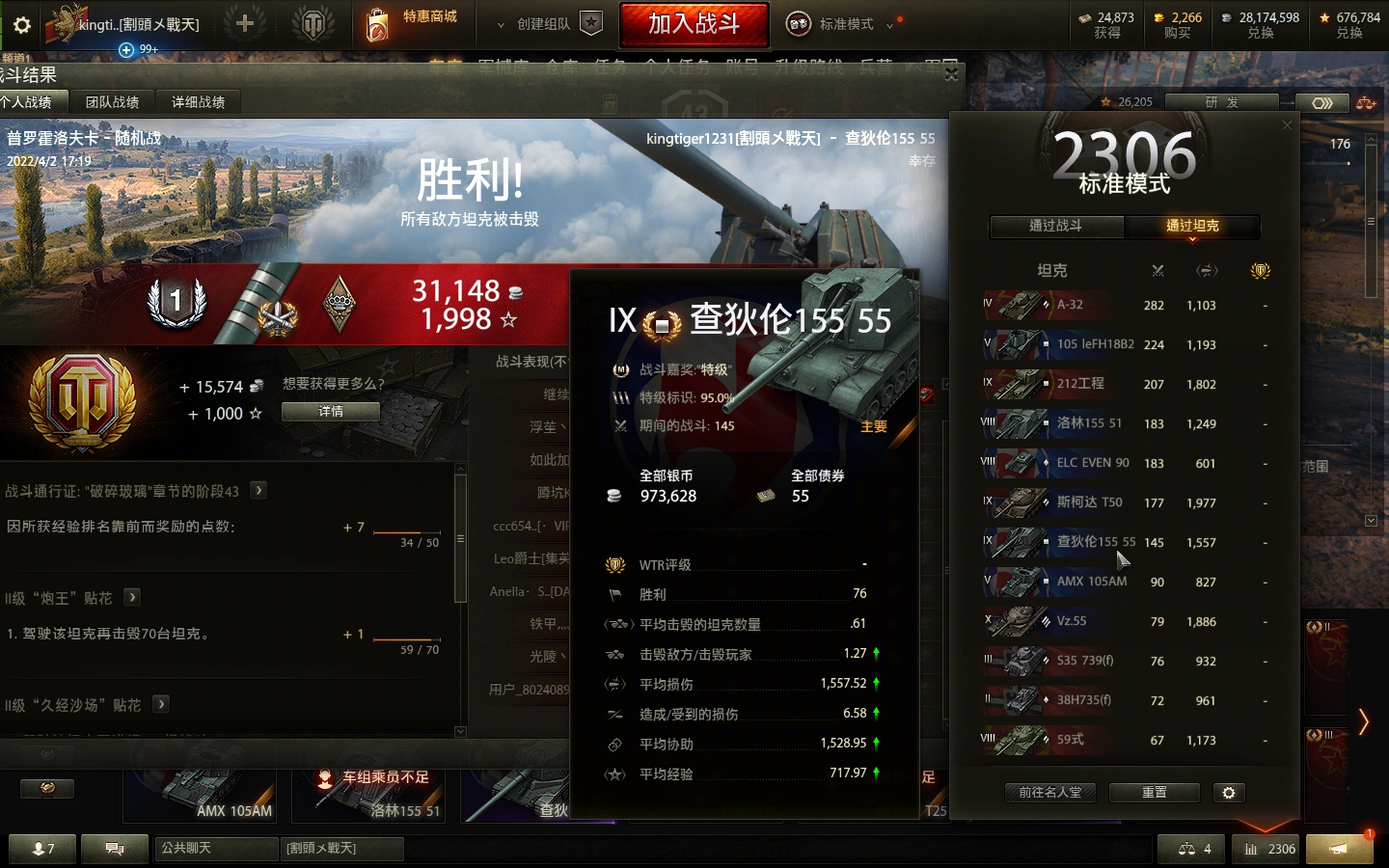Screen dimensions: 1389x868
Task: Click the red 加入战斗 battle button
Action: click(x=694, y=24)
